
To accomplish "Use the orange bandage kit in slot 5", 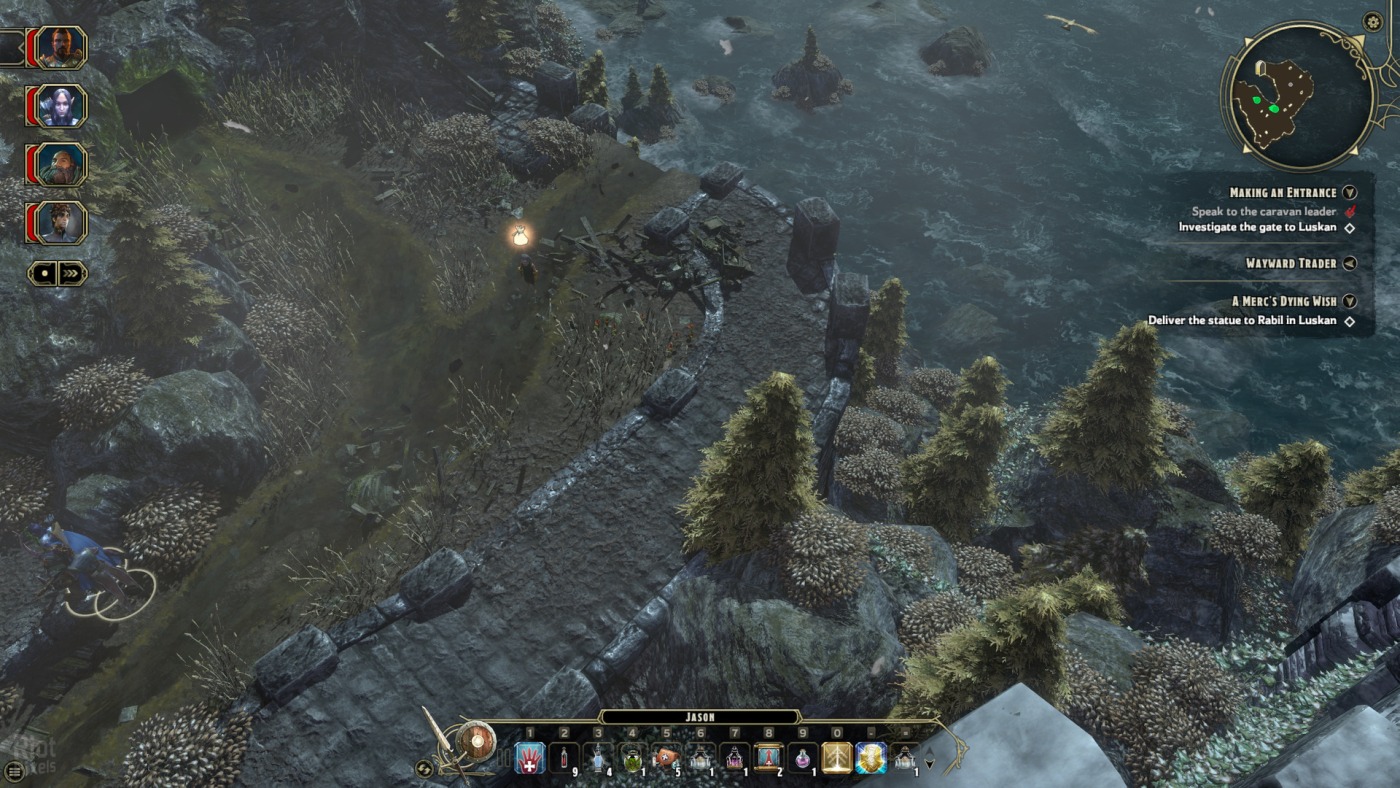I will [666, 758].
